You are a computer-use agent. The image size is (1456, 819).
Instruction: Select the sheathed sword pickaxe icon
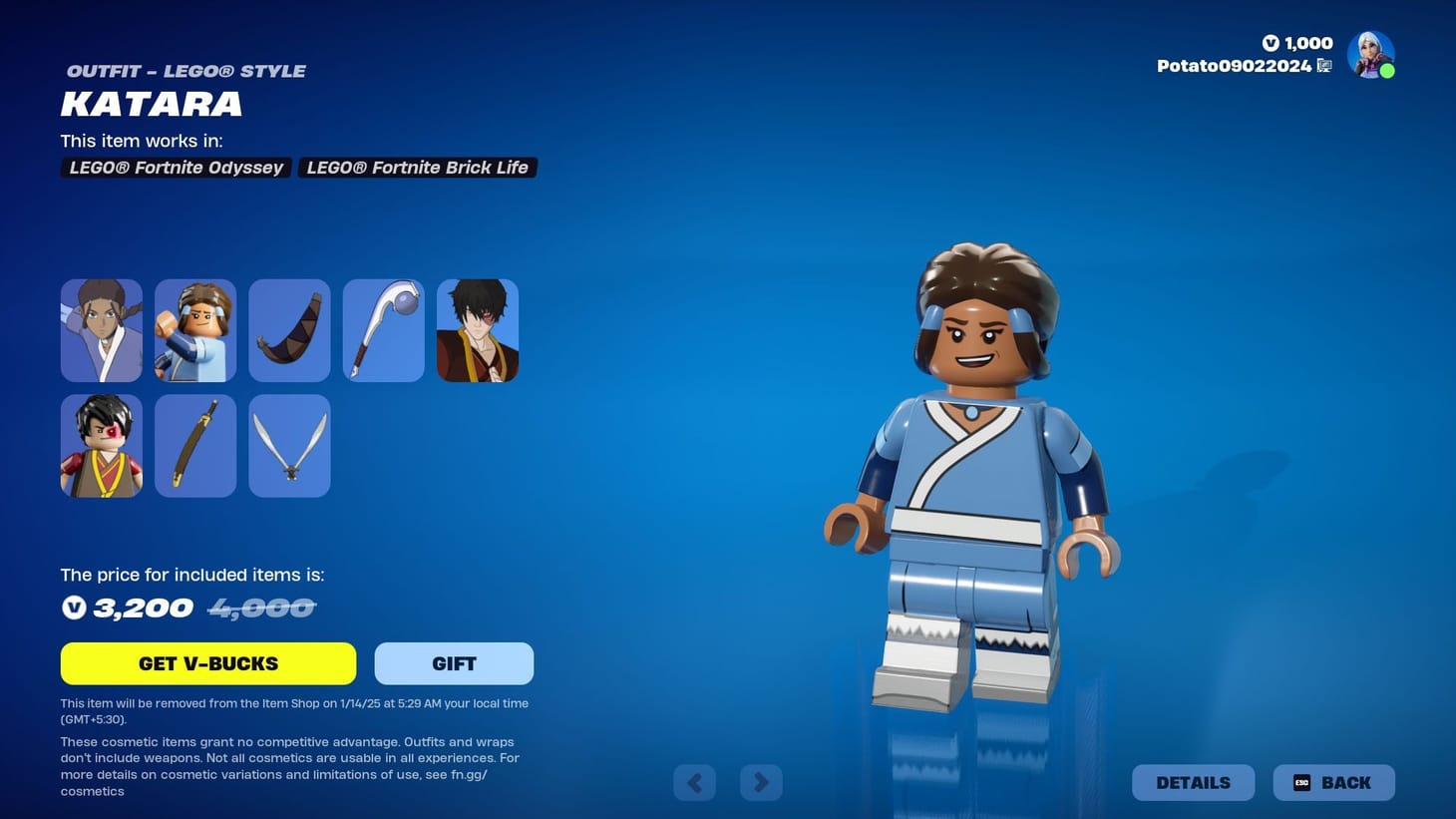(x=194, y=445)
